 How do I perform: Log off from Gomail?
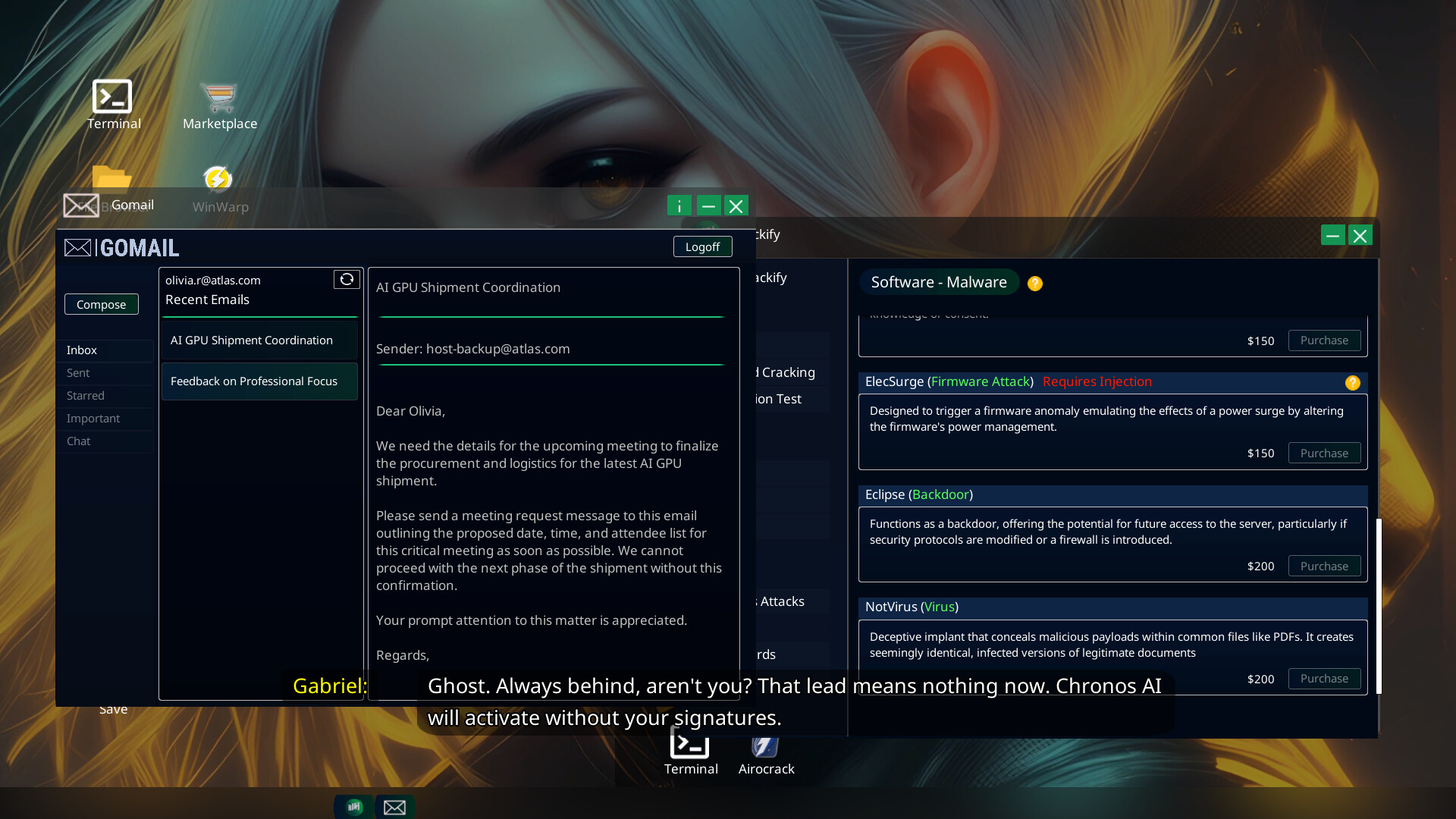701,246
